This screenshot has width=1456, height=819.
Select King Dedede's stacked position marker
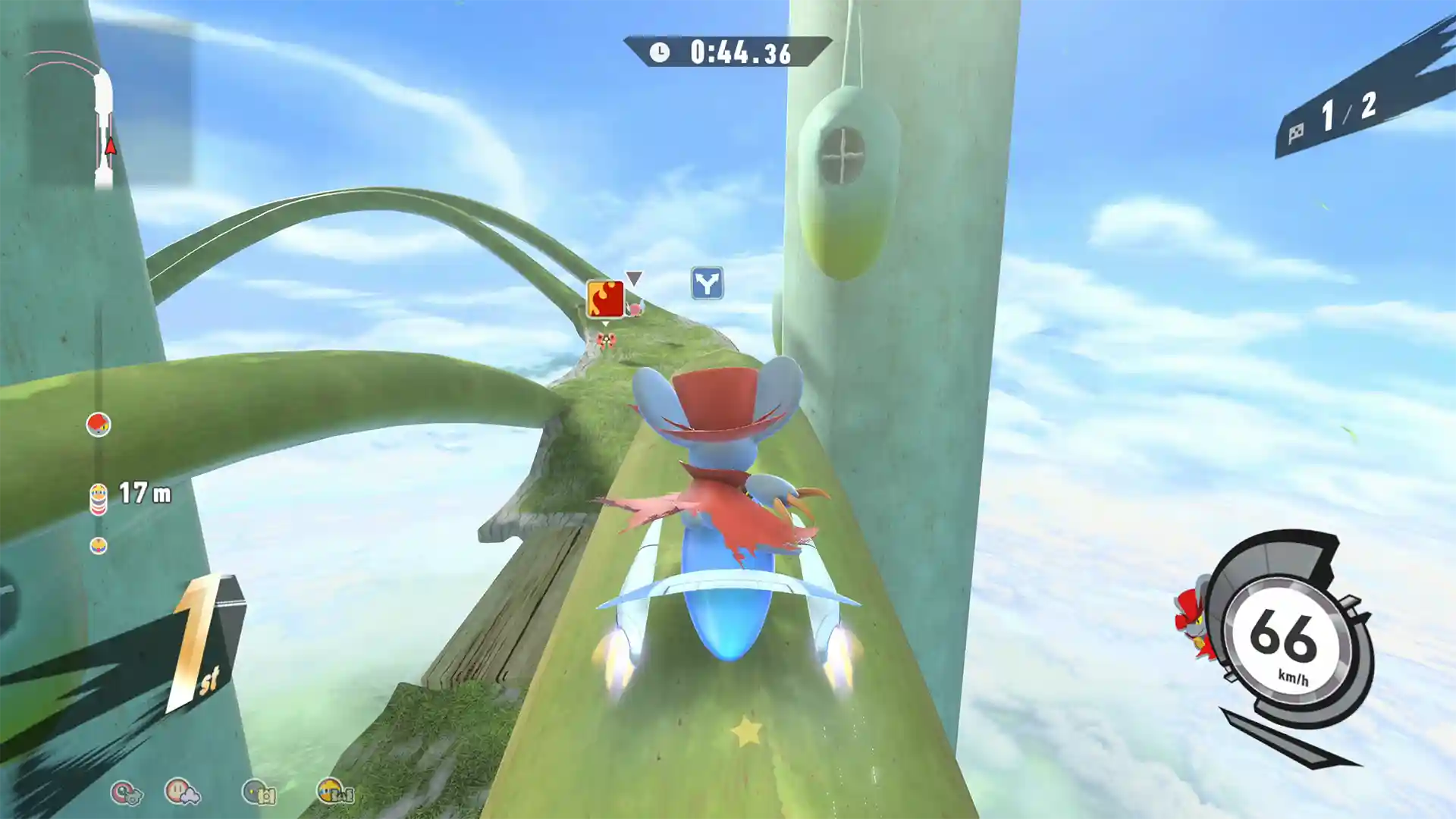98,497
